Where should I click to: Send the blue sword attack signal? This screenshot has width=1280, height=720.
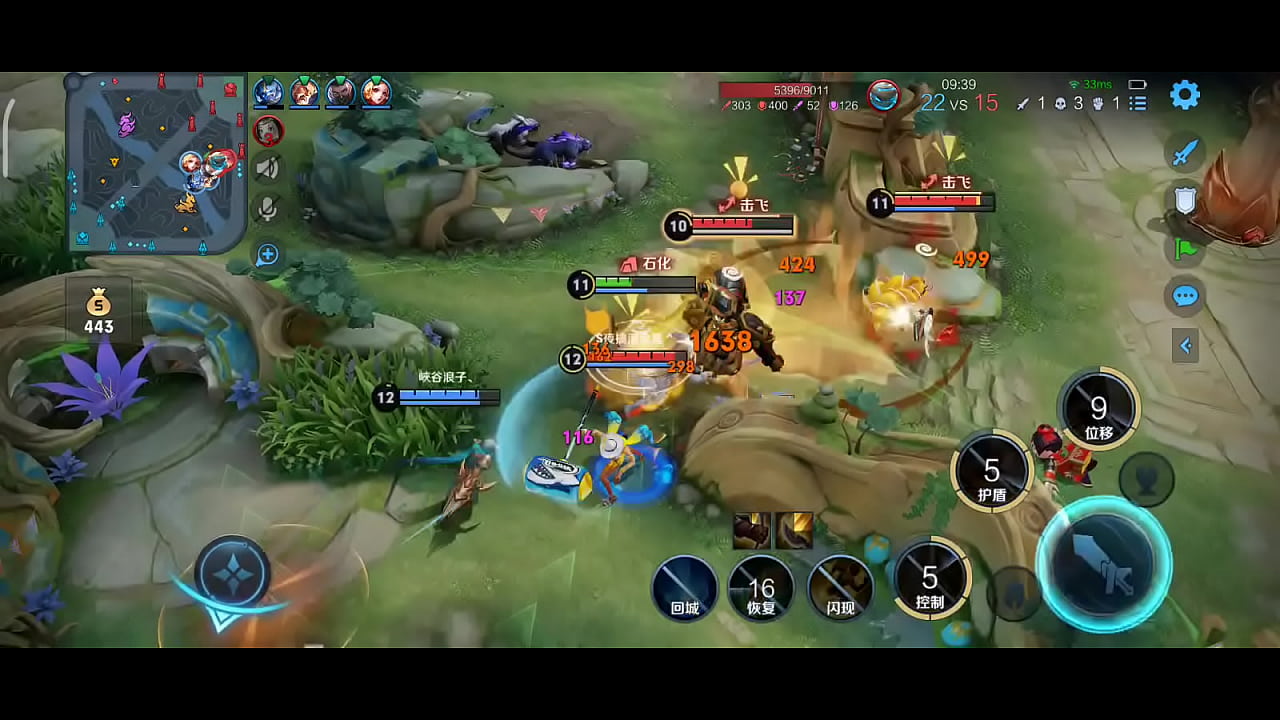point(1185,152)
